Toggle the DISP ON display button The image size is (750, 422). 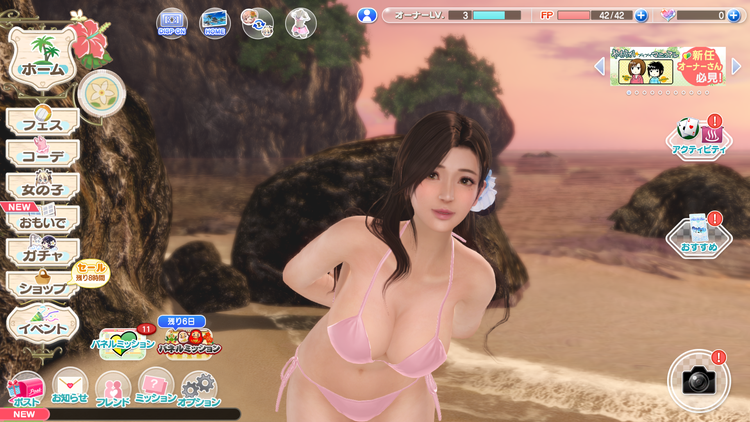pyautogui.click(x=171, y=22)
